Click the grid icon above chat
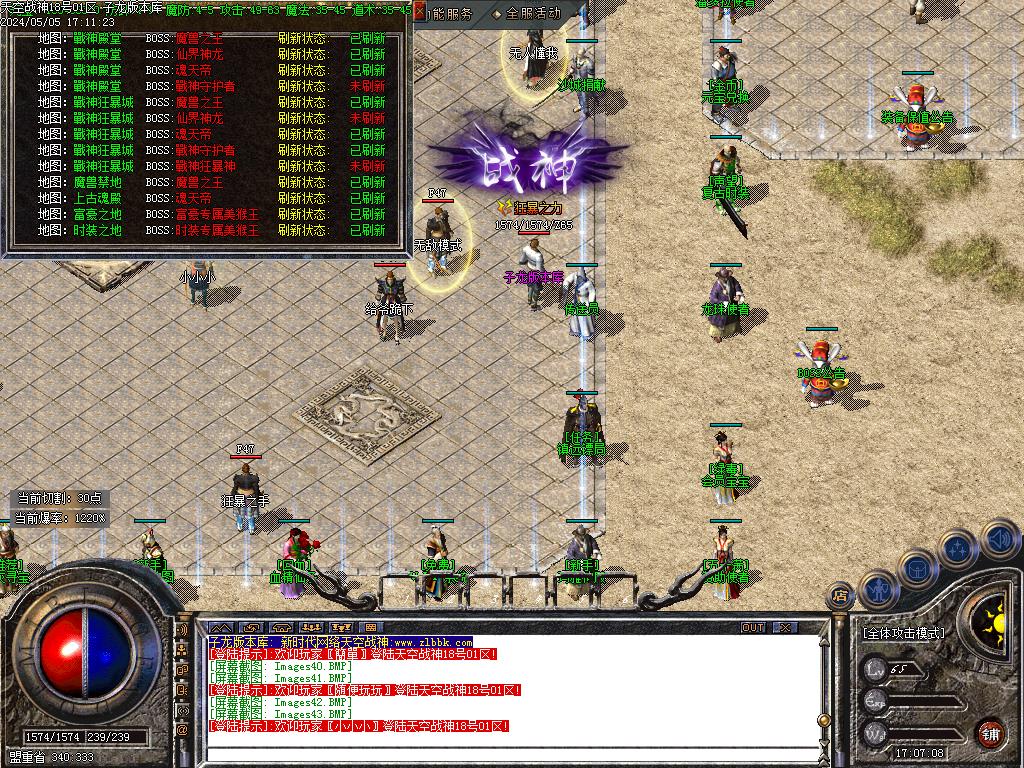This screenshot has width=1024, height=768. [370, 628]
